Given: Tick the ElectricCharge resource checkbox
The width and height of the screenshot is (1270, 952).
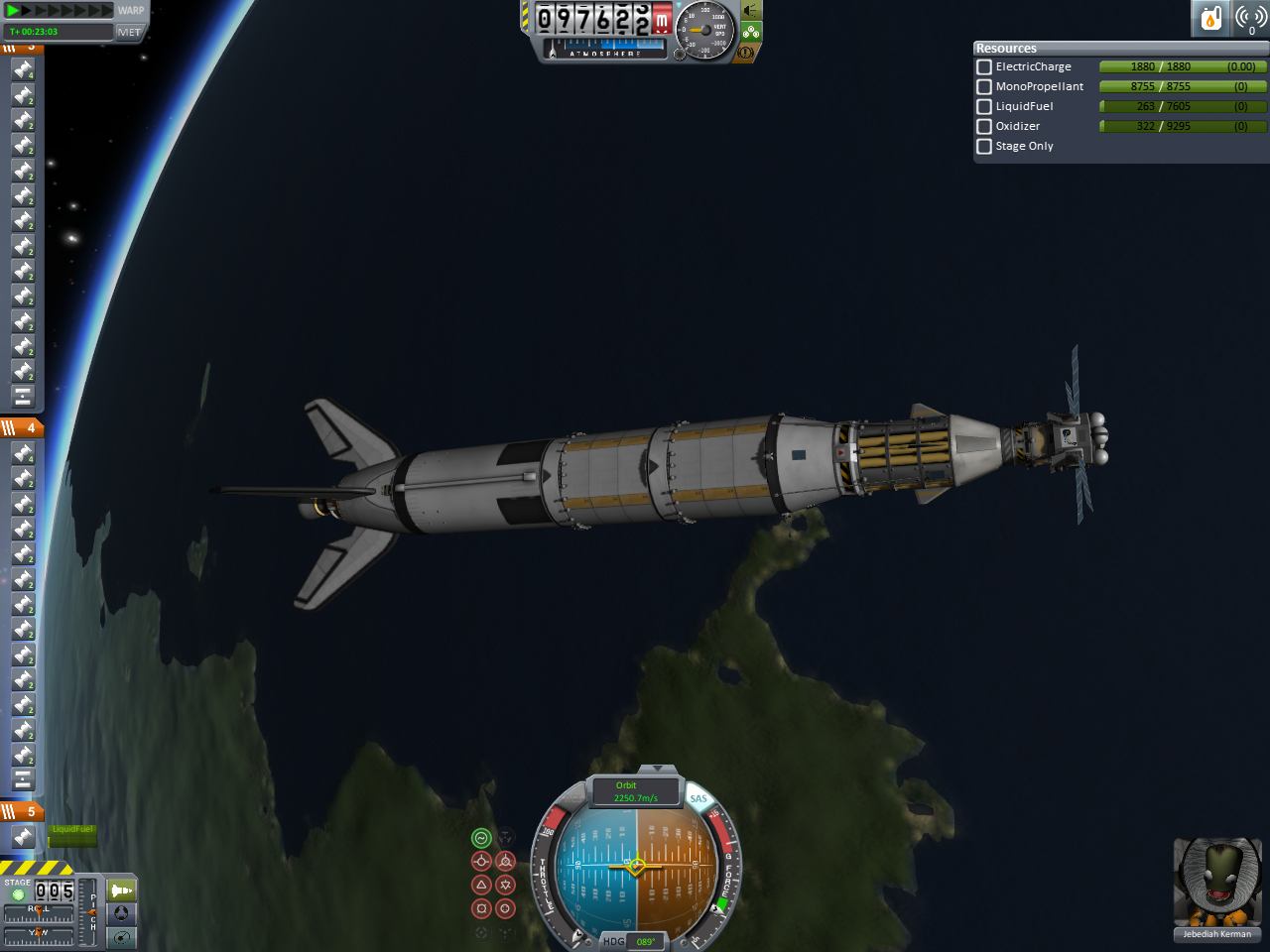Looking at the screenshot, I should coord(984,66).
